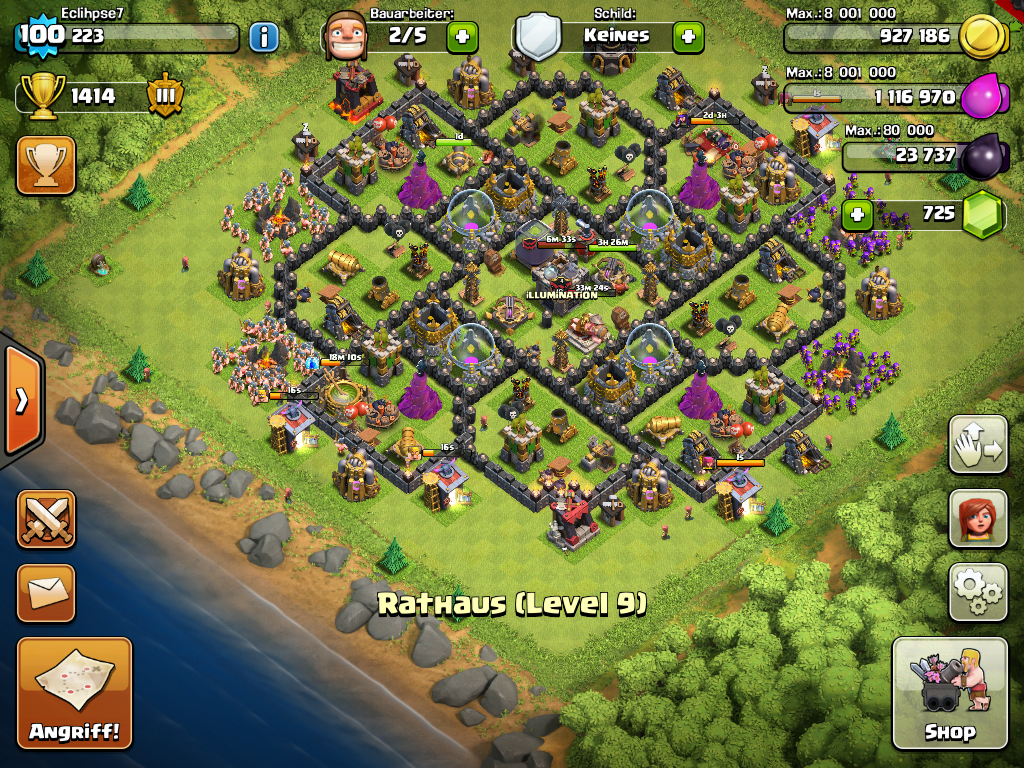Screen dimensions: 1024x768
Task: Expand the side panel with the arrow tab
Action: 21,400
